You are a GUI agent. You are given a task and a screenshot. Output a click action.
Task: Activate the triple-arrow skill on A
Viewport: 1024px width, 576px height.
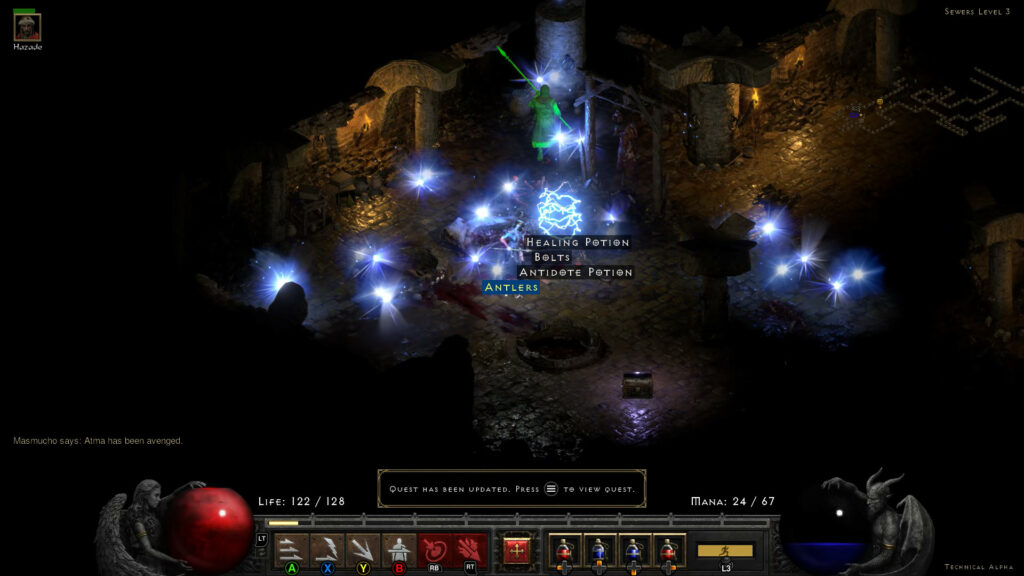[291, 549]
